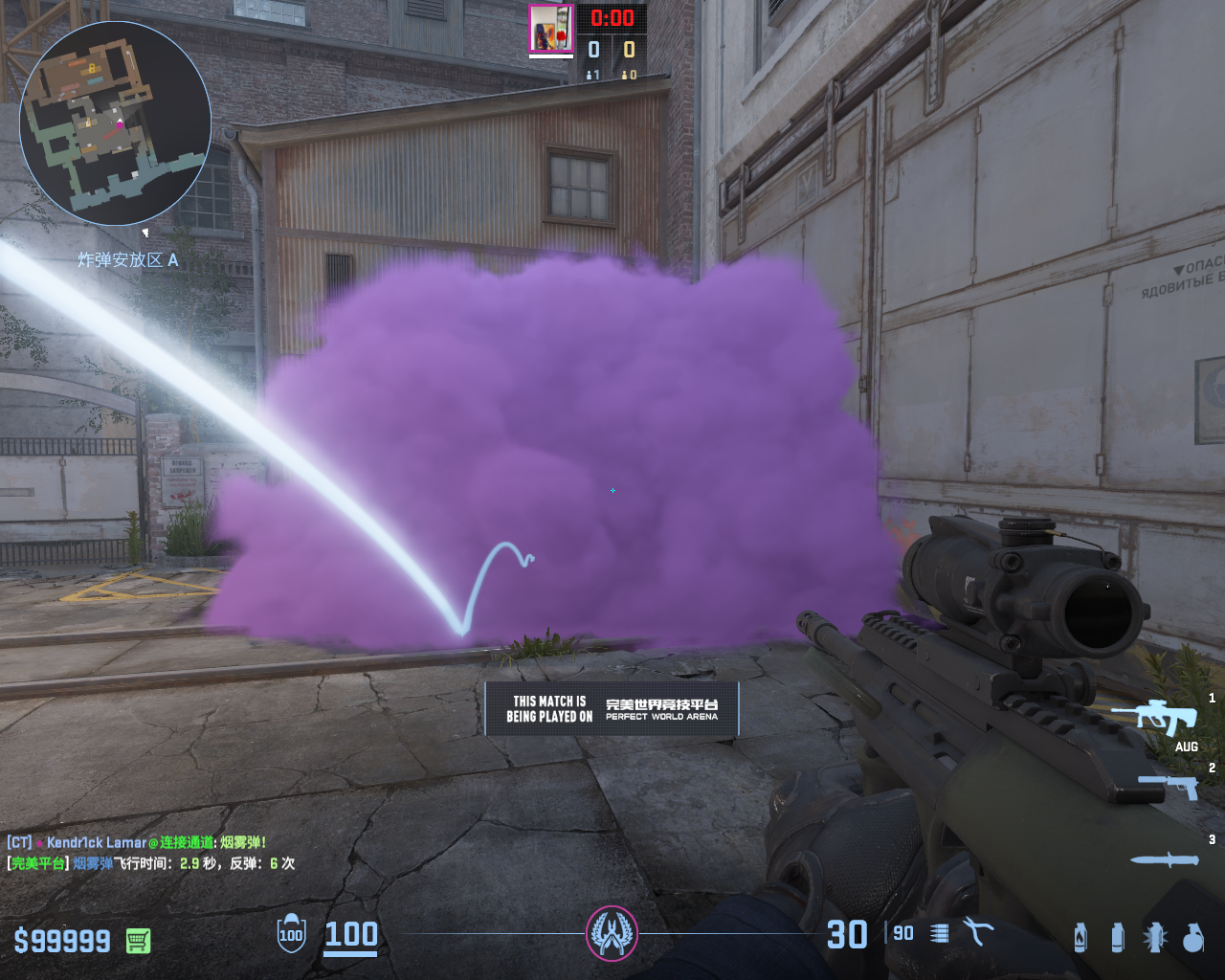Click the defuse kit pliers icon
This screenshot has width=1225, height=980.
click(978, 932)
